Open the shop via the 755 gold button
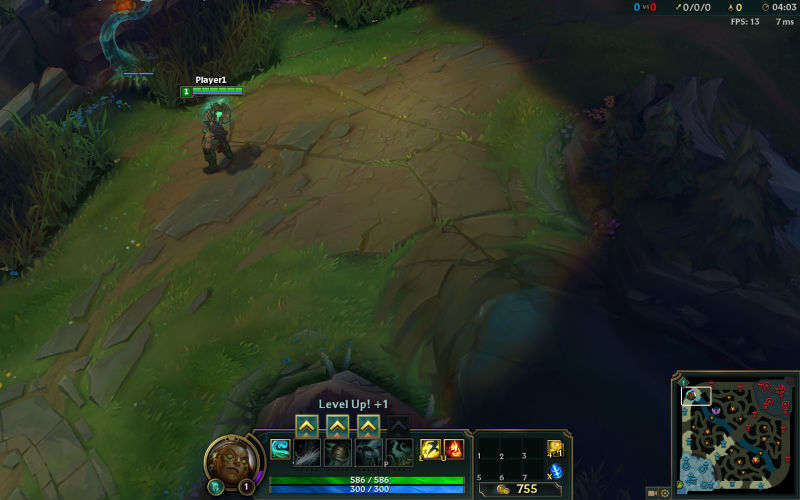This screenshot has height=500, width=800. tap(522, 489)
